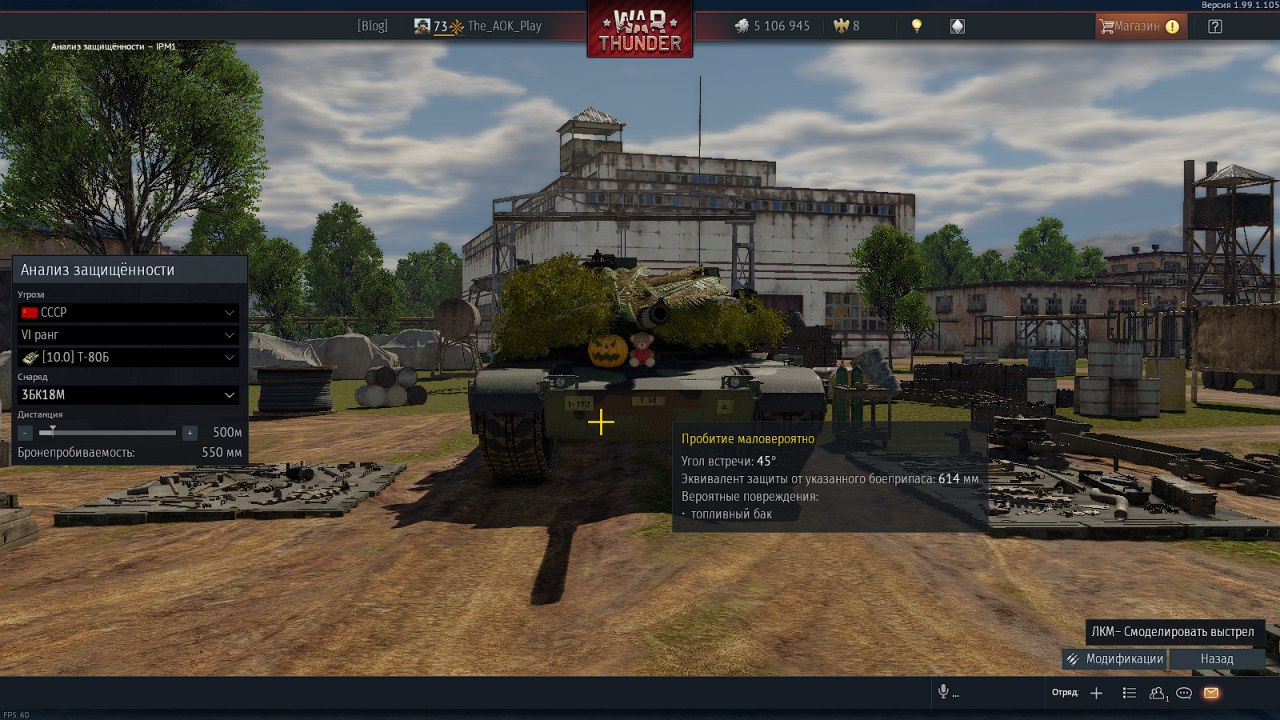Open the СССР nation dropdown
The height and width of the screenshot is (720, 1280).
pyautogui.click(x=128, y=313)
